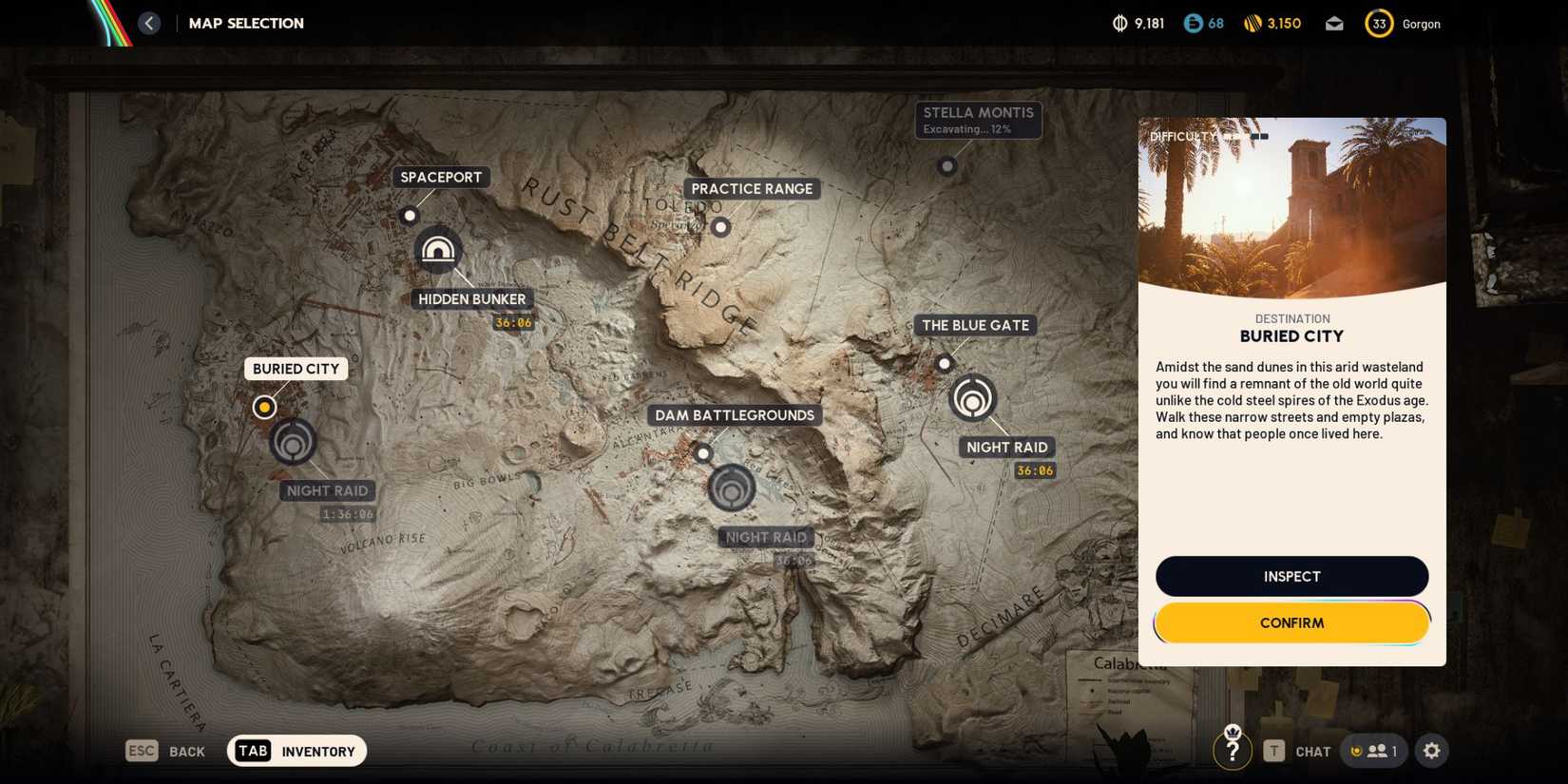Expand the party members indicator
Image resolution: width=1568 pixels, height=784 pixels.
(x=1374, y=751)
